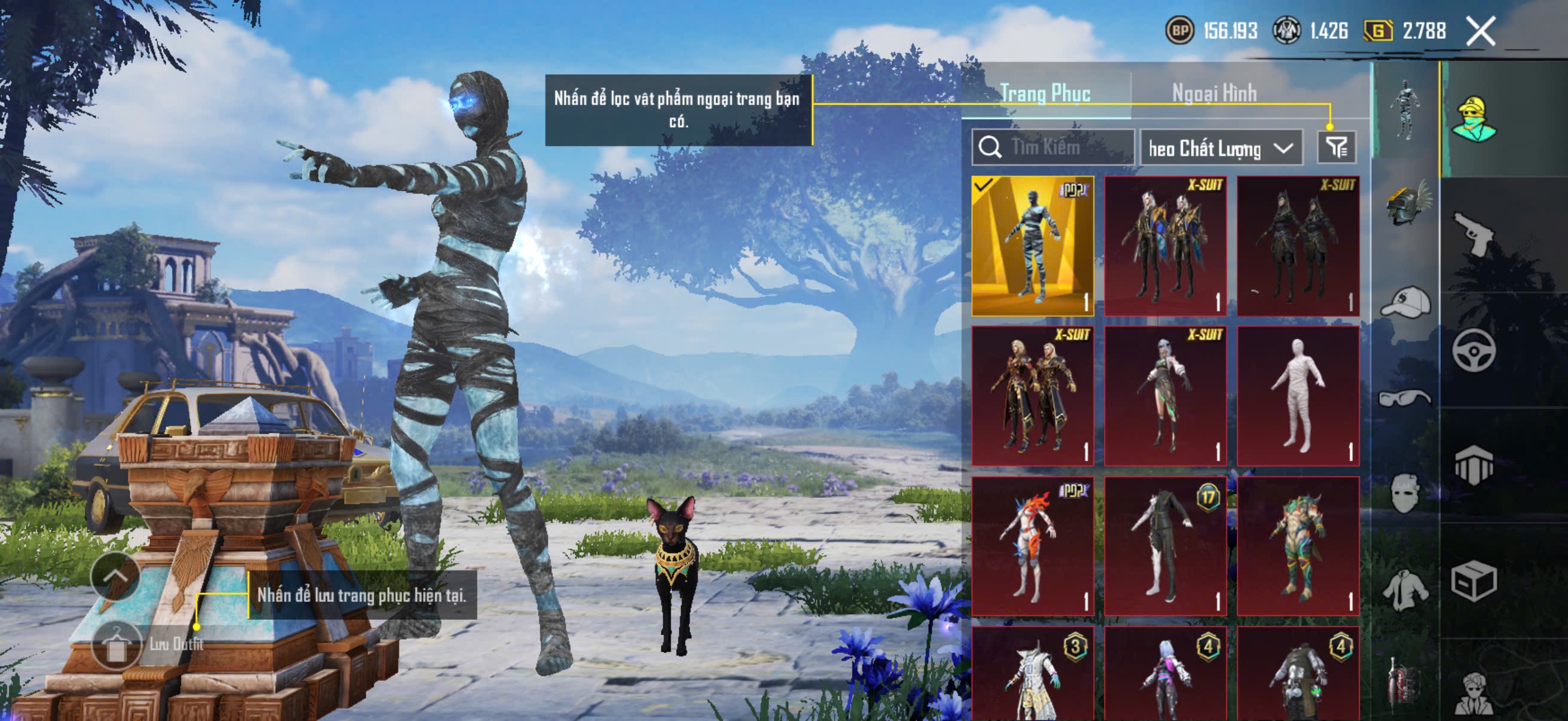
Task: Switch to the Trang Phục tab
Action: click(1045, 93)
